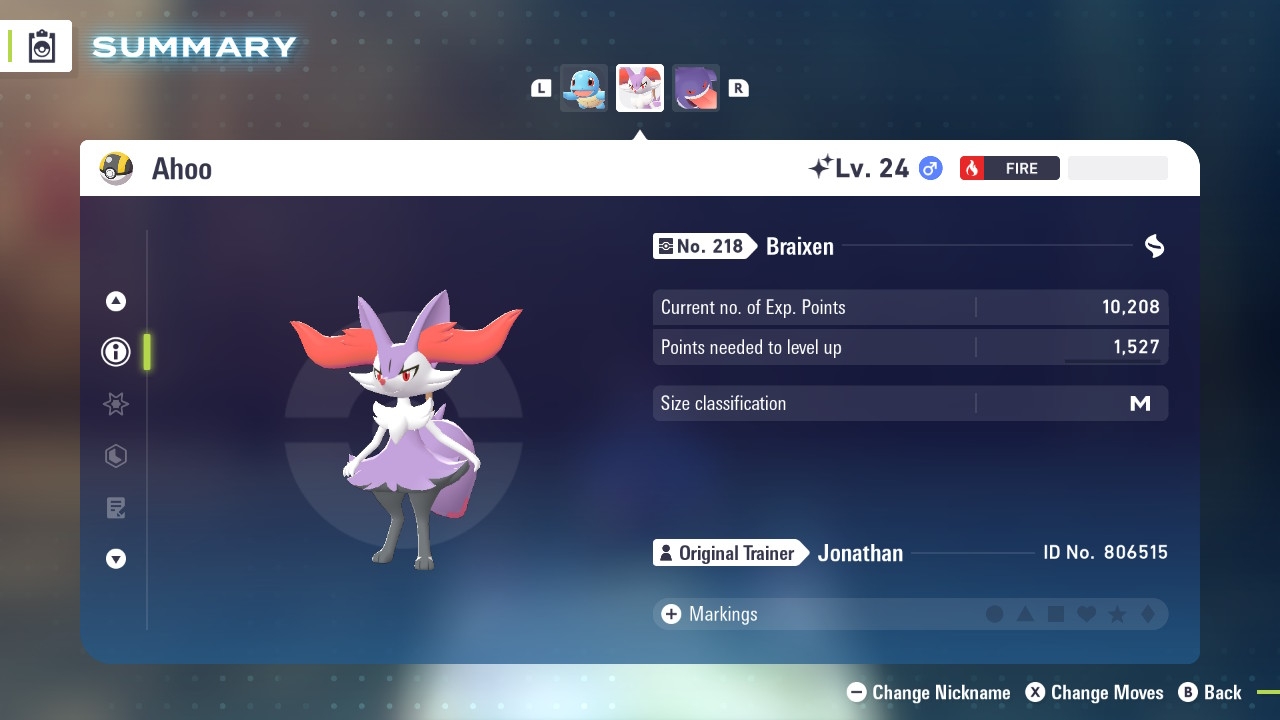The image size is (1280, 720).
Task: Open the info page tab
Action: coord(116,352)
